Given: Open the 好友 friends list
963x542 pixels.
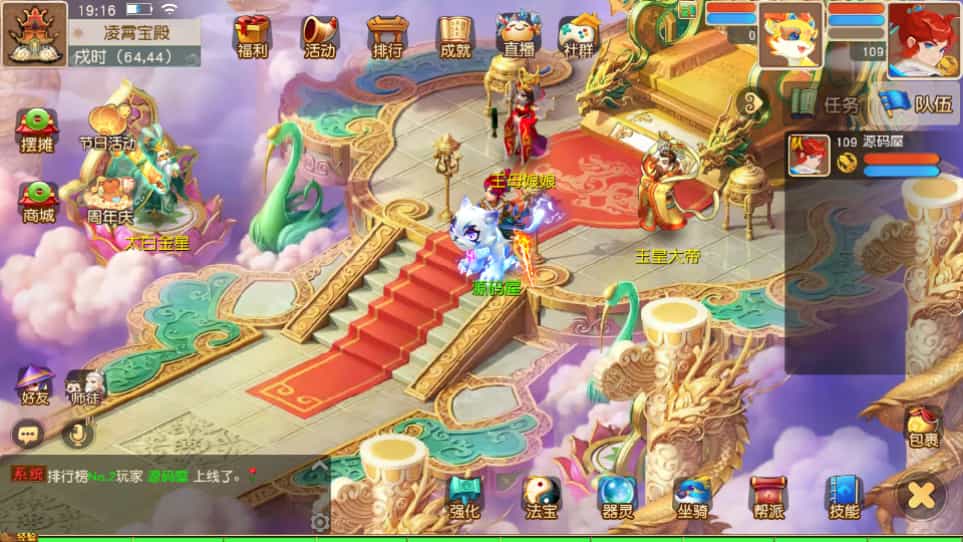Looking at the screenshot, I should (x=34, y=385).
